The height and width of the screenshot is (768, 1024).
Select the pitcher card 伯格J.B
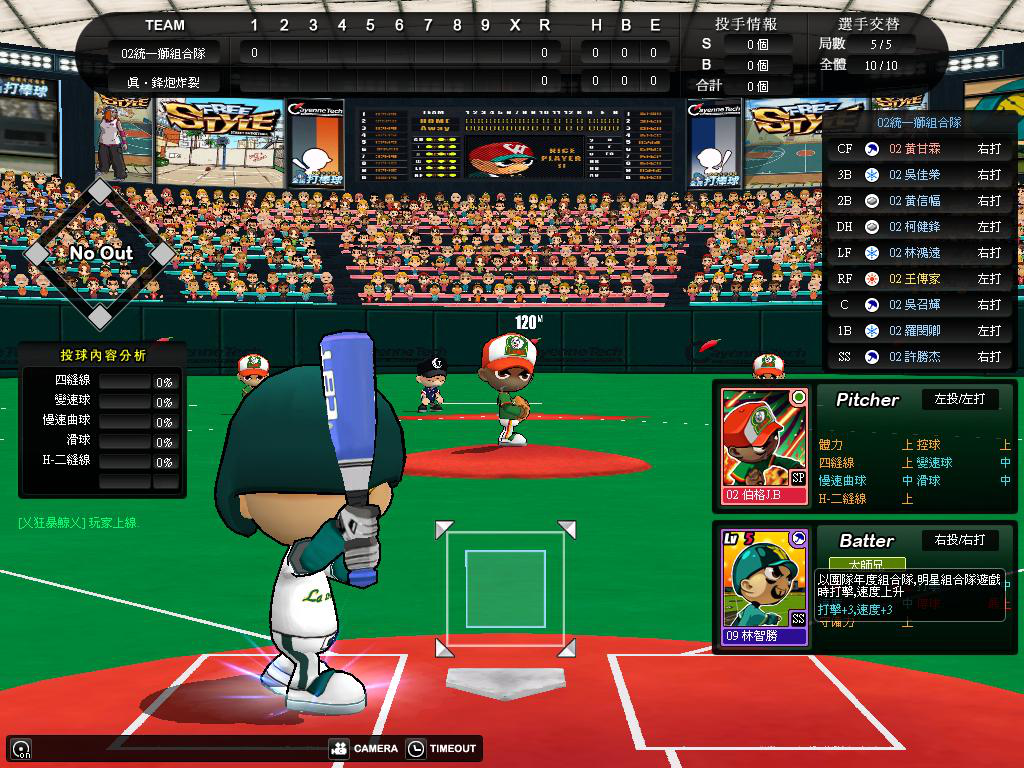tap(765, 446)
